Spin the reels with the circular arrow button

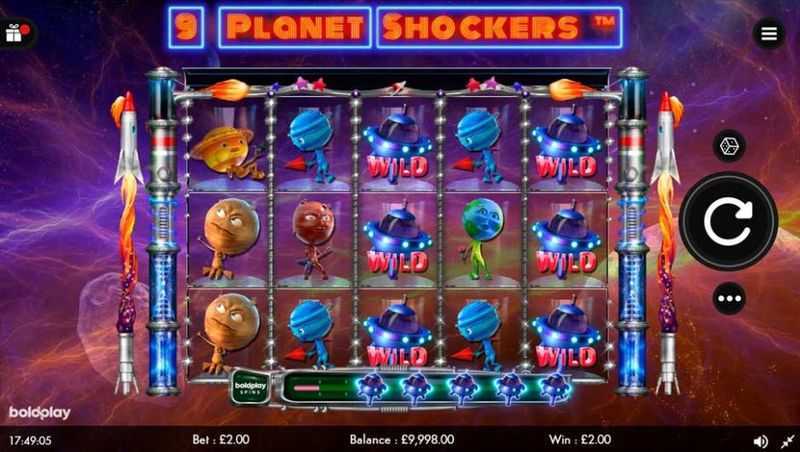pos(728,222)
